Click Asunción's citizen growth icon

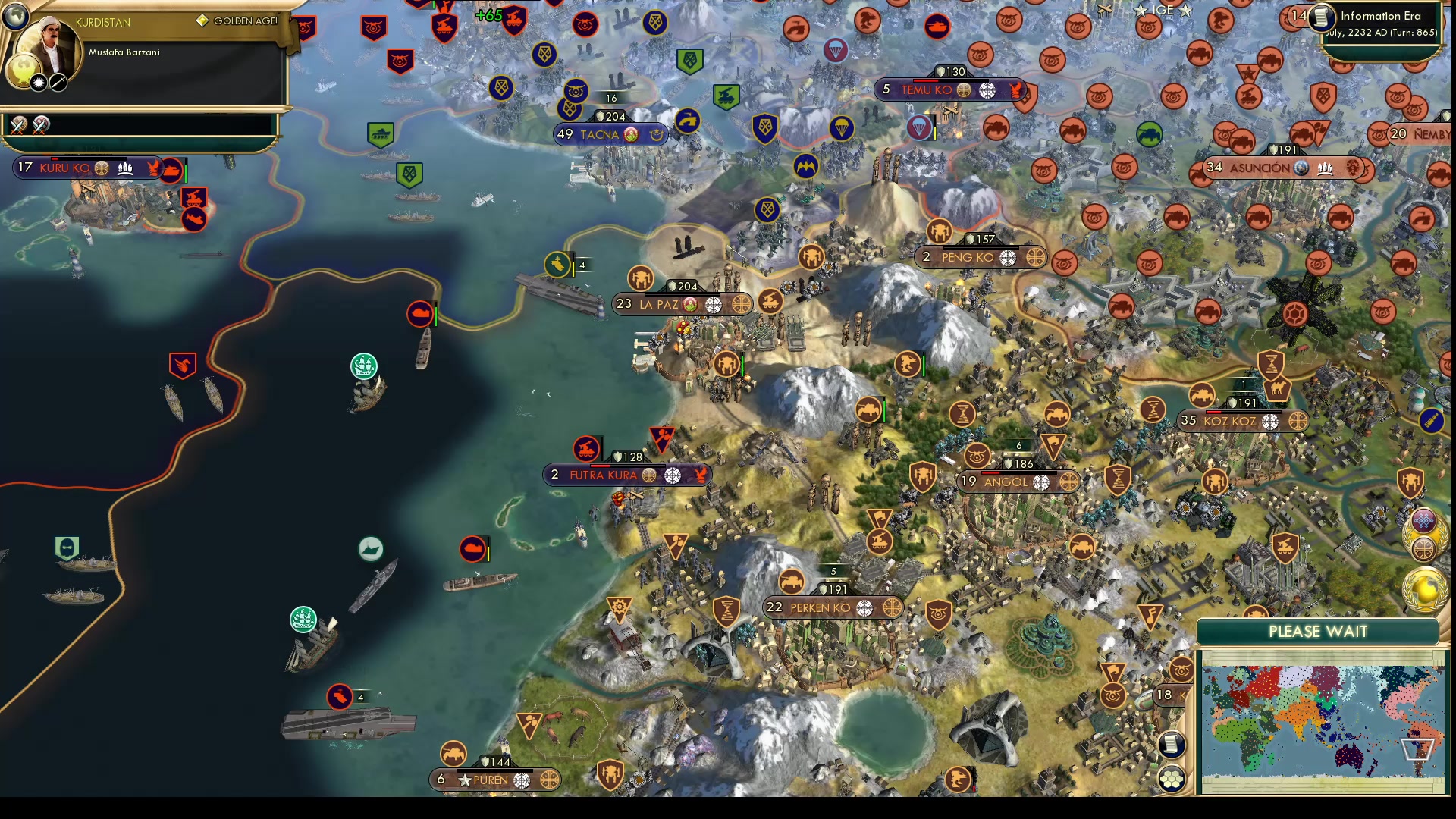click(x=1326, y=168)
